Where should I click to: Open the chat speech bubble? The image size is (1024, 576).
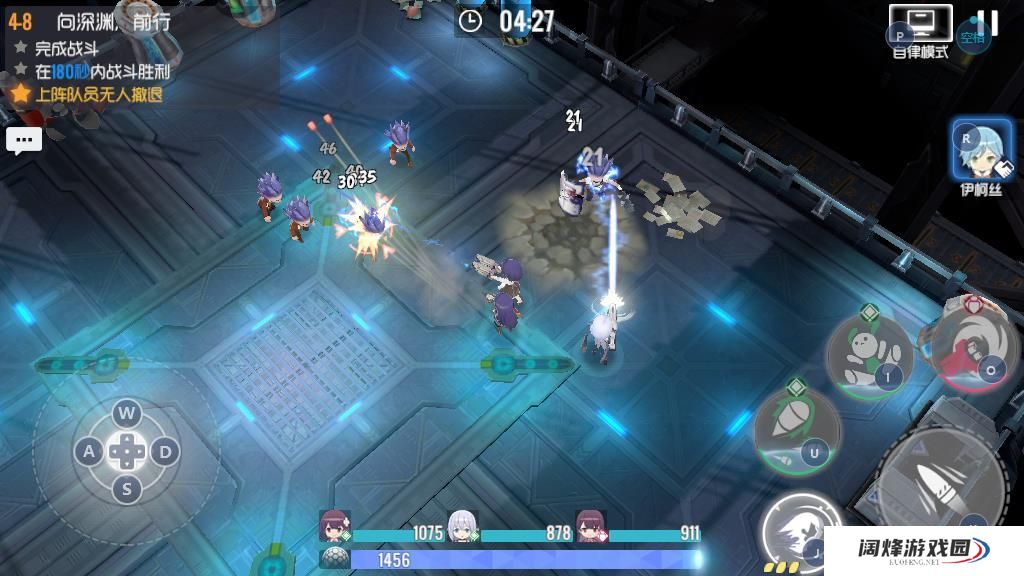(x=24, y=140)
